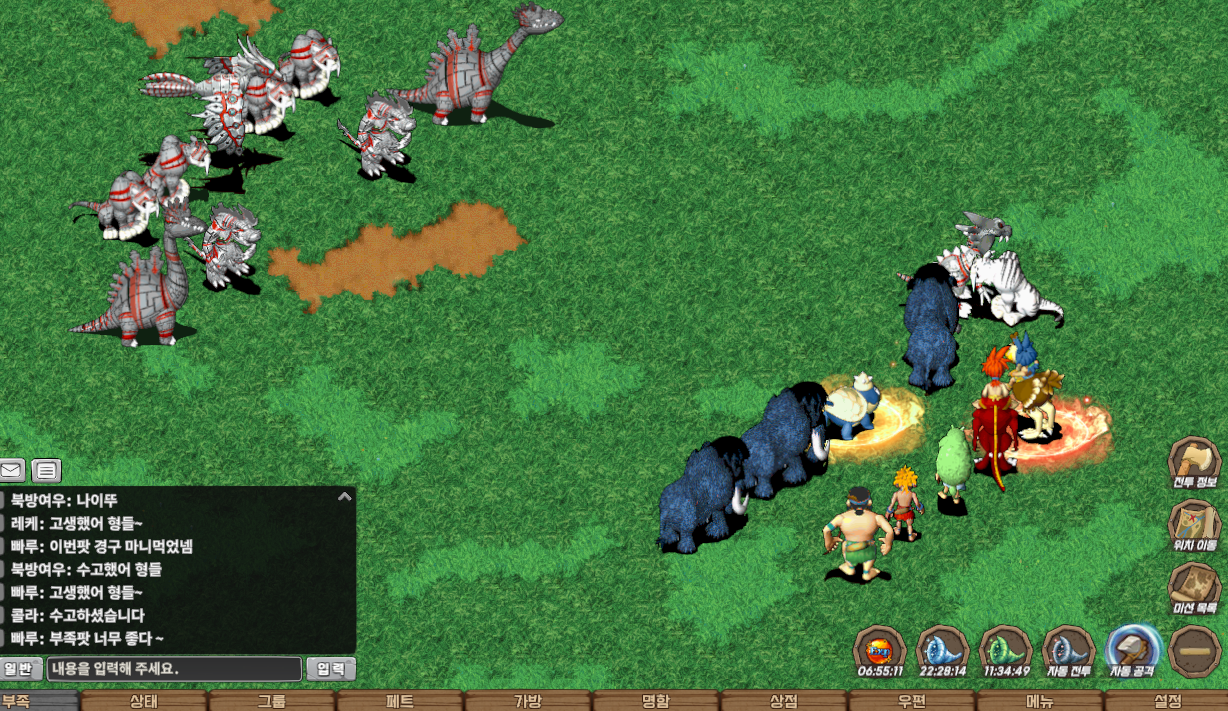Open the 가방 bag inventory
The height and width of the screenshot is (711, 1228).
[527, 701]
